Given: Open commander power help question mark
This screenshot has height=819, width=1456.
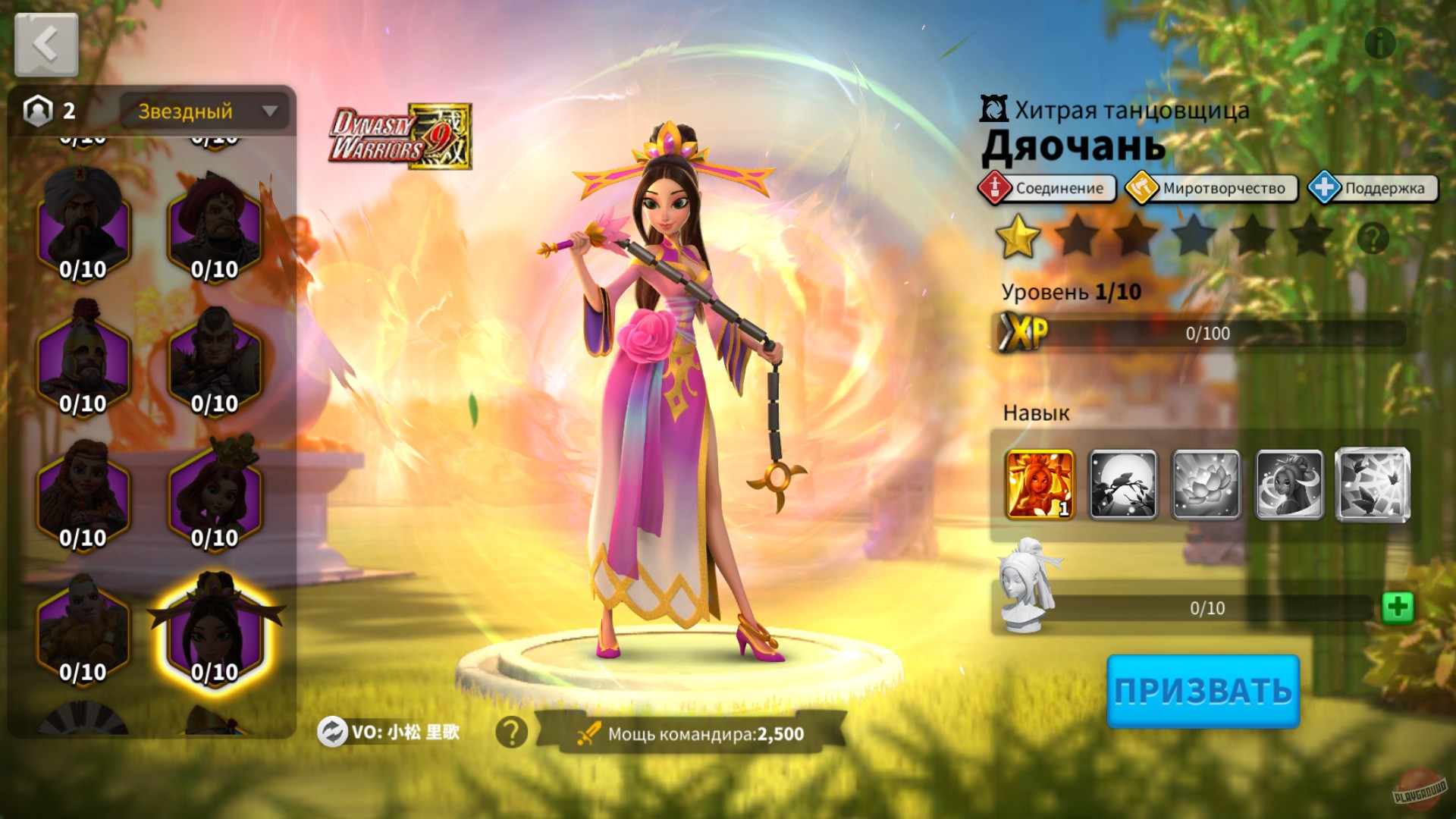Looking at the screenshot, I should click(510, 730).
